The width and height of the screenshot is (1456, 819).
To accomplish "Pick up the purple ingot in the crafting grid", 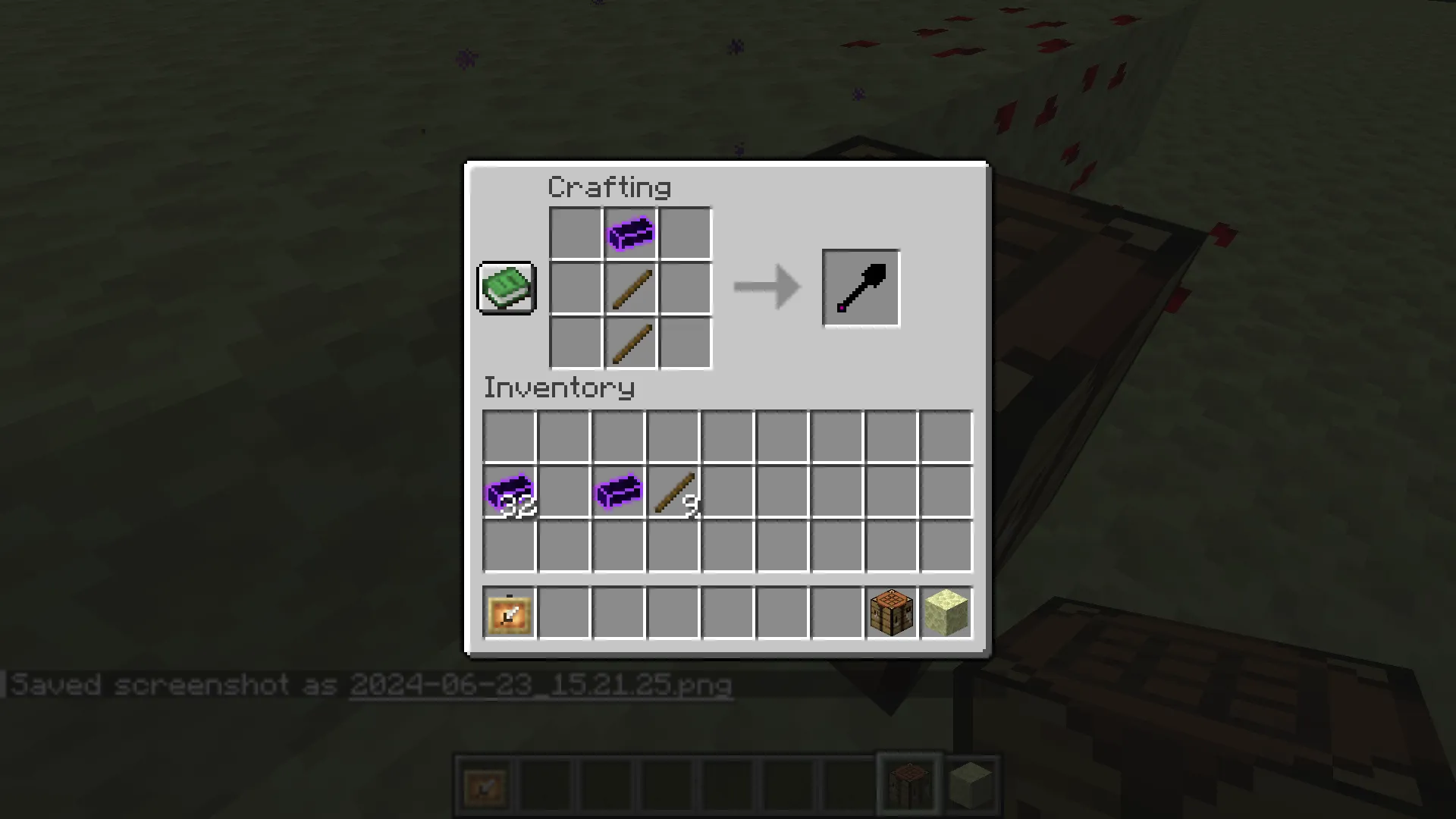I will click(x=629, y=233).
